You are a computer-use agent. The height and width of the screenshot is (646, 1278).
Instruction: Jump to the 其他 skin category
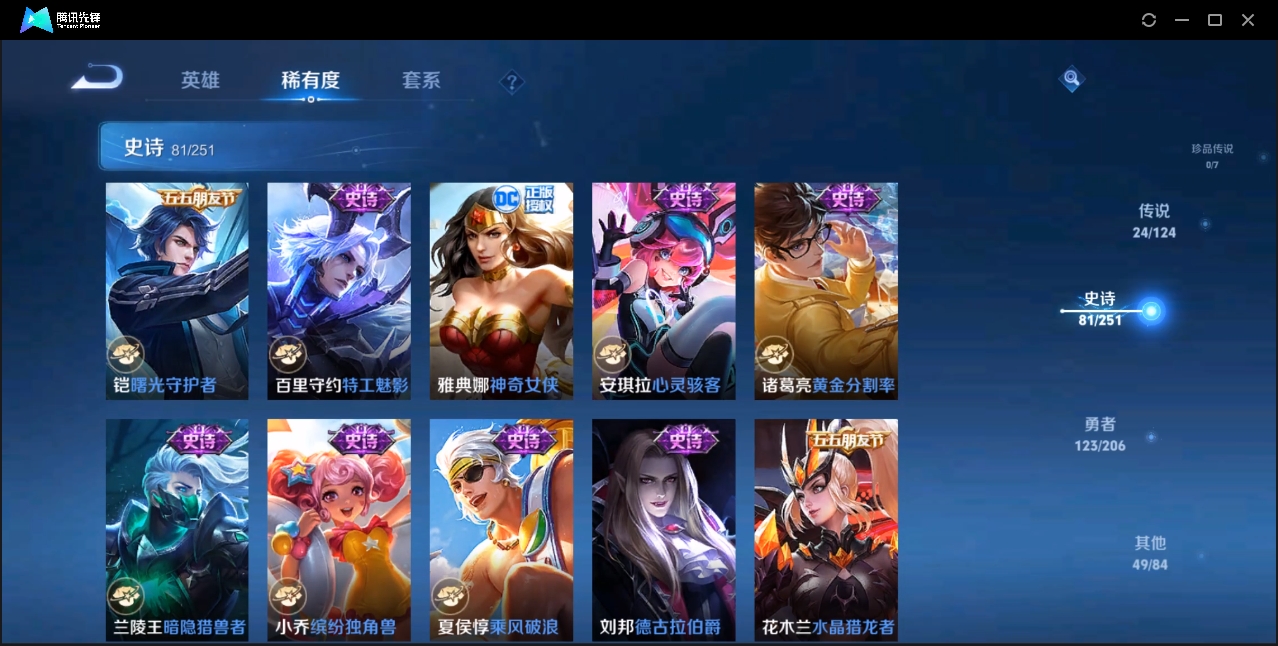1150,552
